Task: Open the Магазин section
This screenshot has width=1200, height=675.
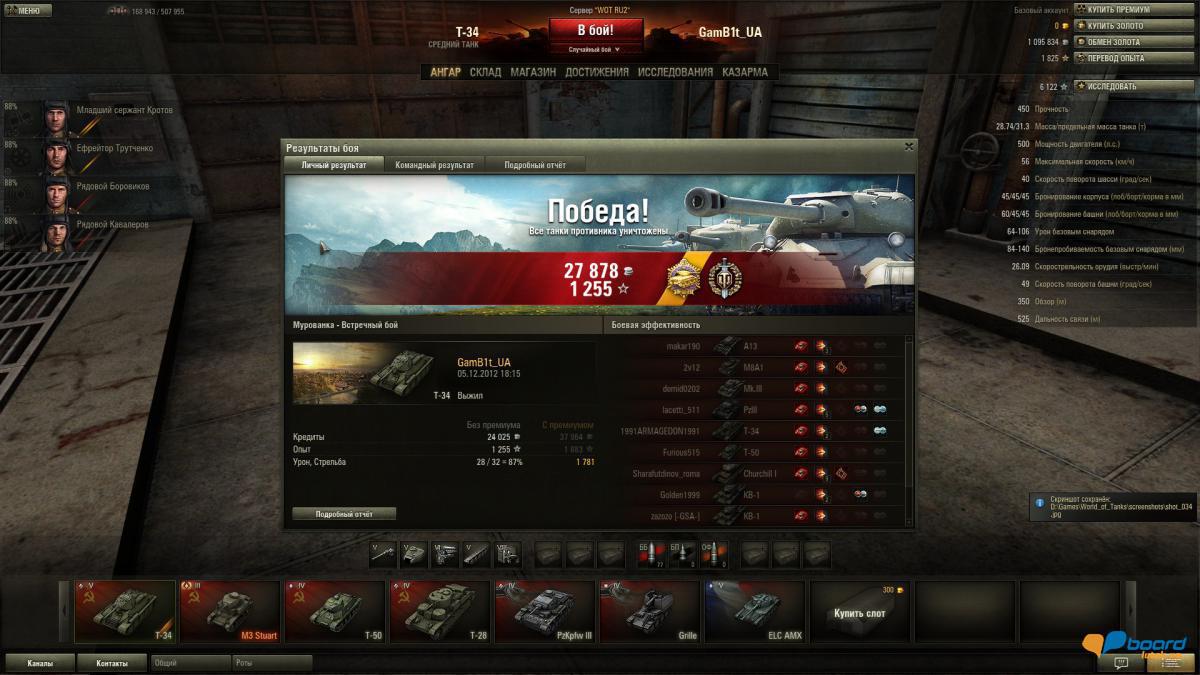Action: (x=533, y=72)
